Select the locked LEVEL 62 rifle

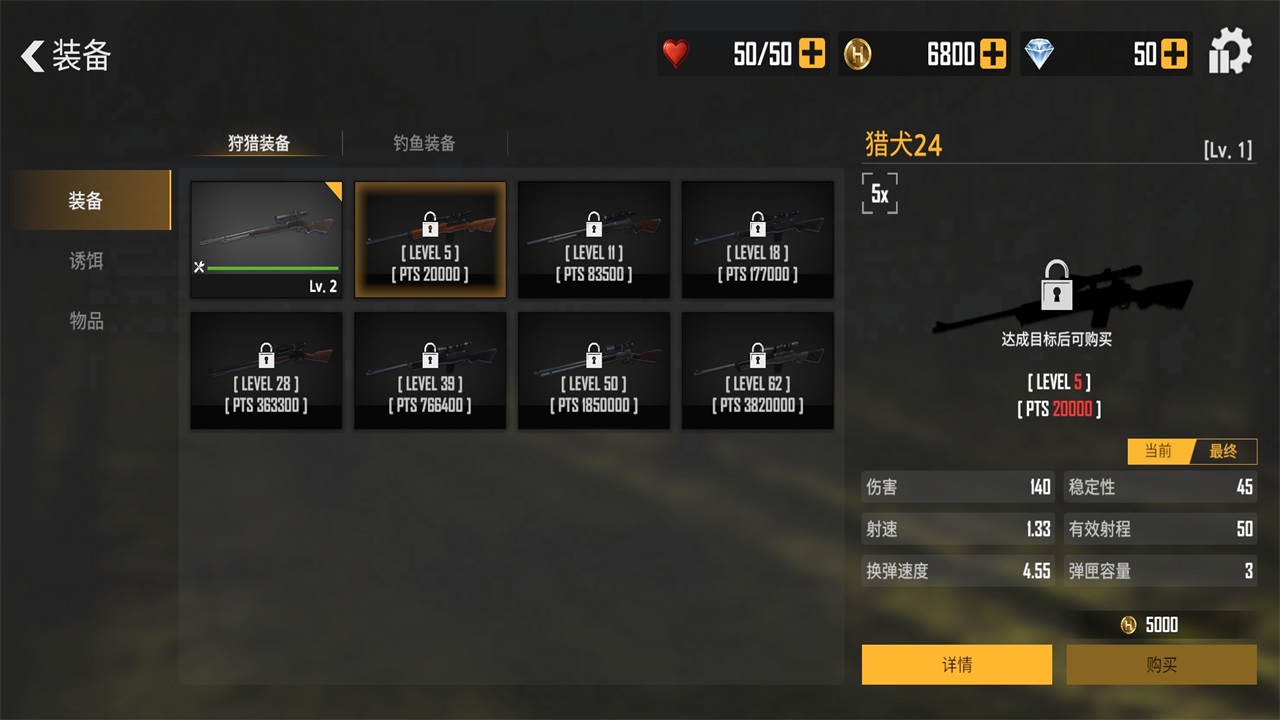758,371
